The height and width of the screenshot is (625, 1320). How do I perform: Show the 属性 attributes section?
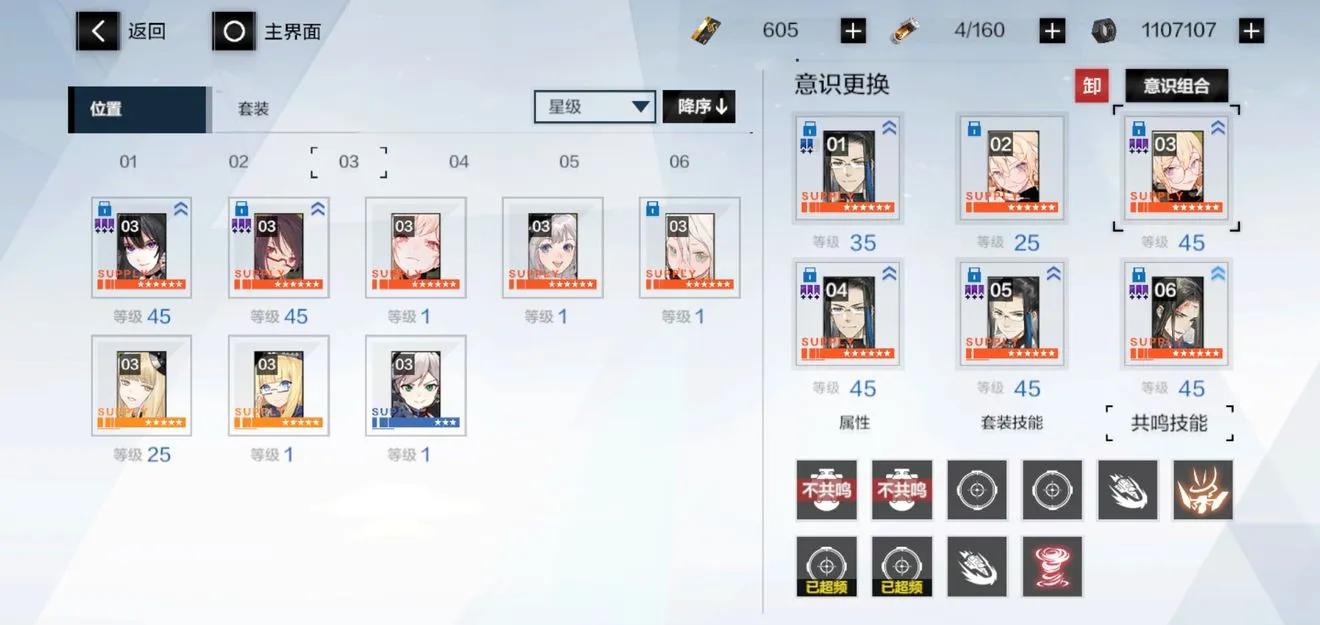[x=854, y=423]
